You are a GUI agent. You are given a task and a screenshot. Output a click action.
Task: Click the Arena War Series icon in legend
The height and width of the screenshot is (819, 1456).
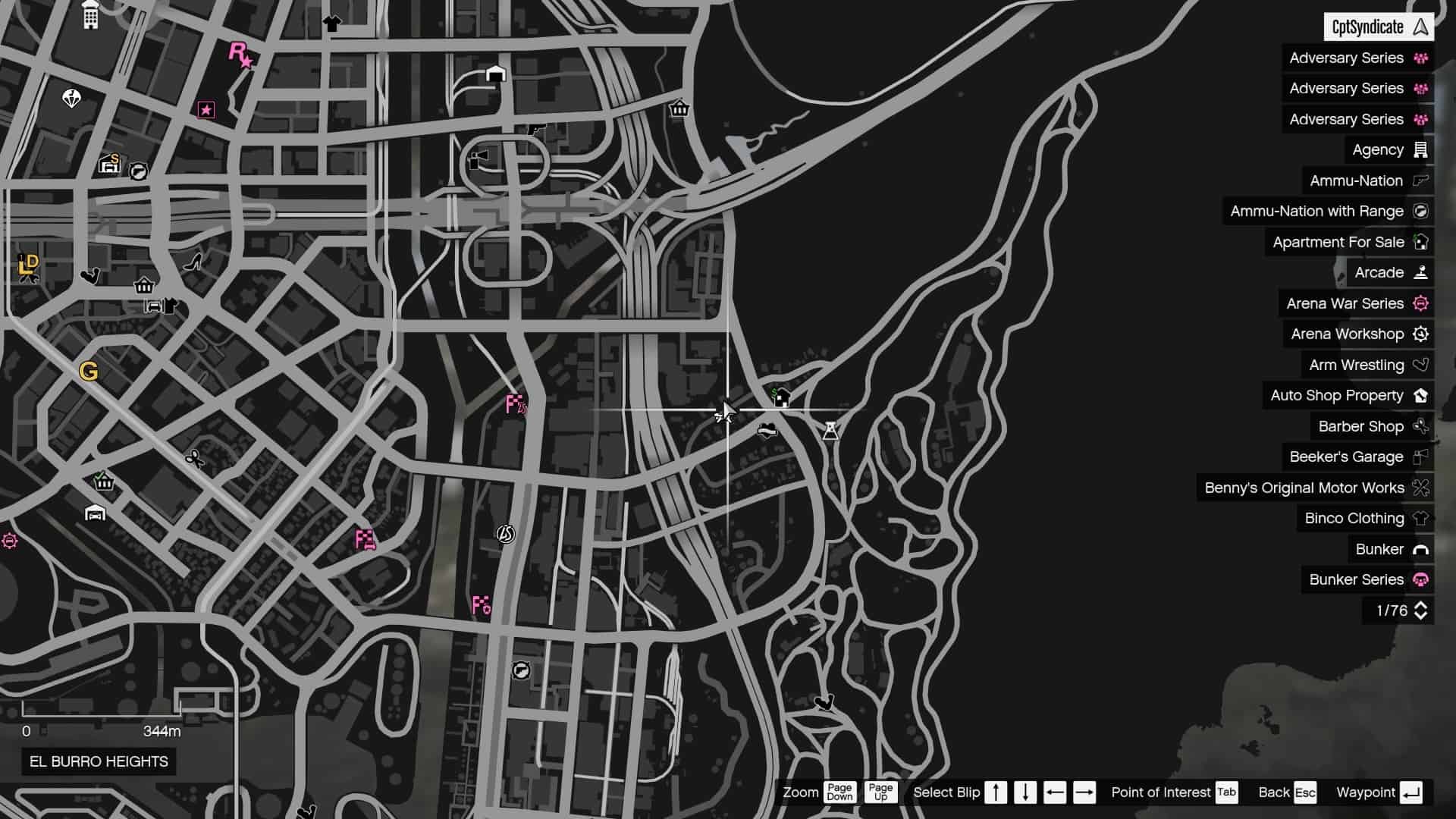[1418, 303]
